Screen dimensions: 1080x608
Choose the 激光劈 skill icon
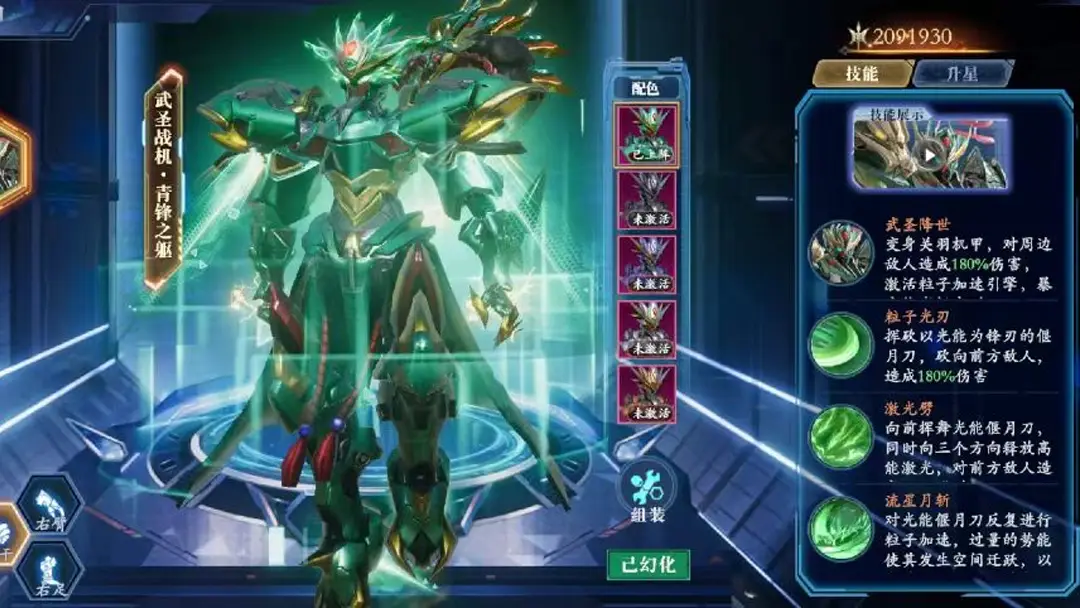(x=841, y=437)
